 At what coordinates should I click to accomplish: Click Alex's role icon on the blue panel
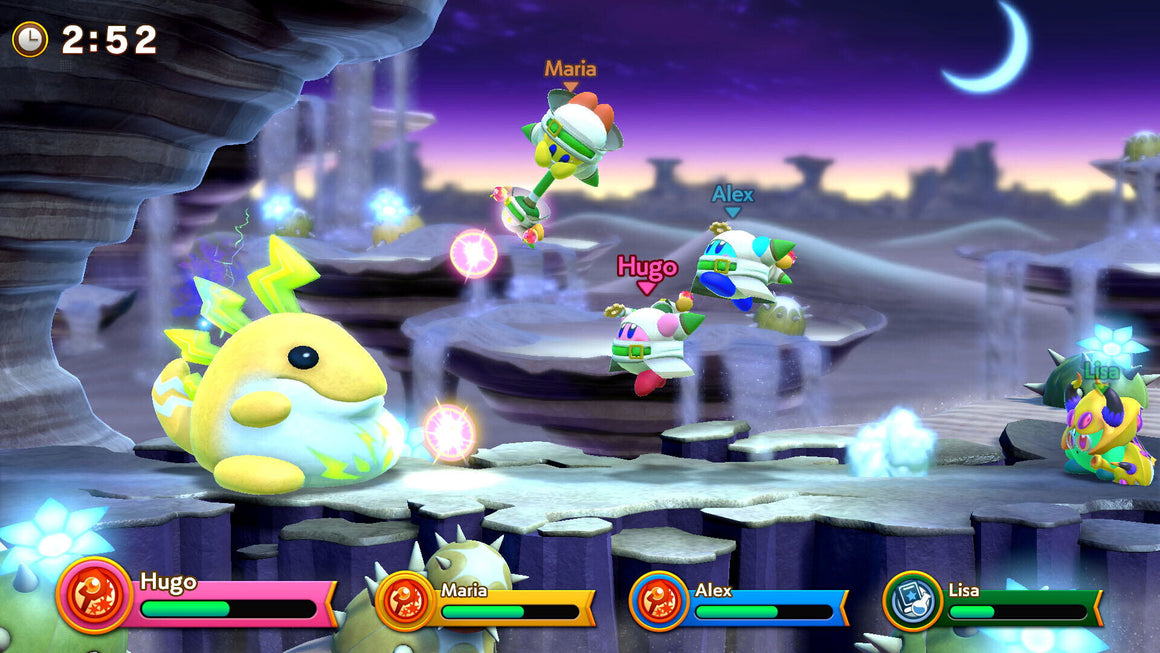point(658,601)
